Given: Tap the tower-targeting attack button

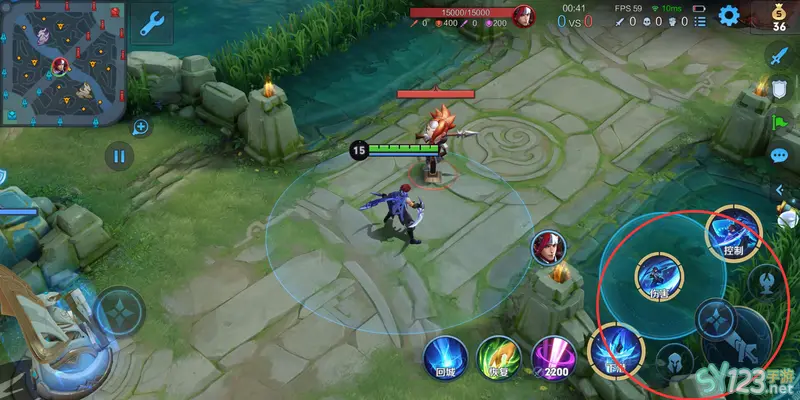Looking at the screenshot, I should [767, 281].
